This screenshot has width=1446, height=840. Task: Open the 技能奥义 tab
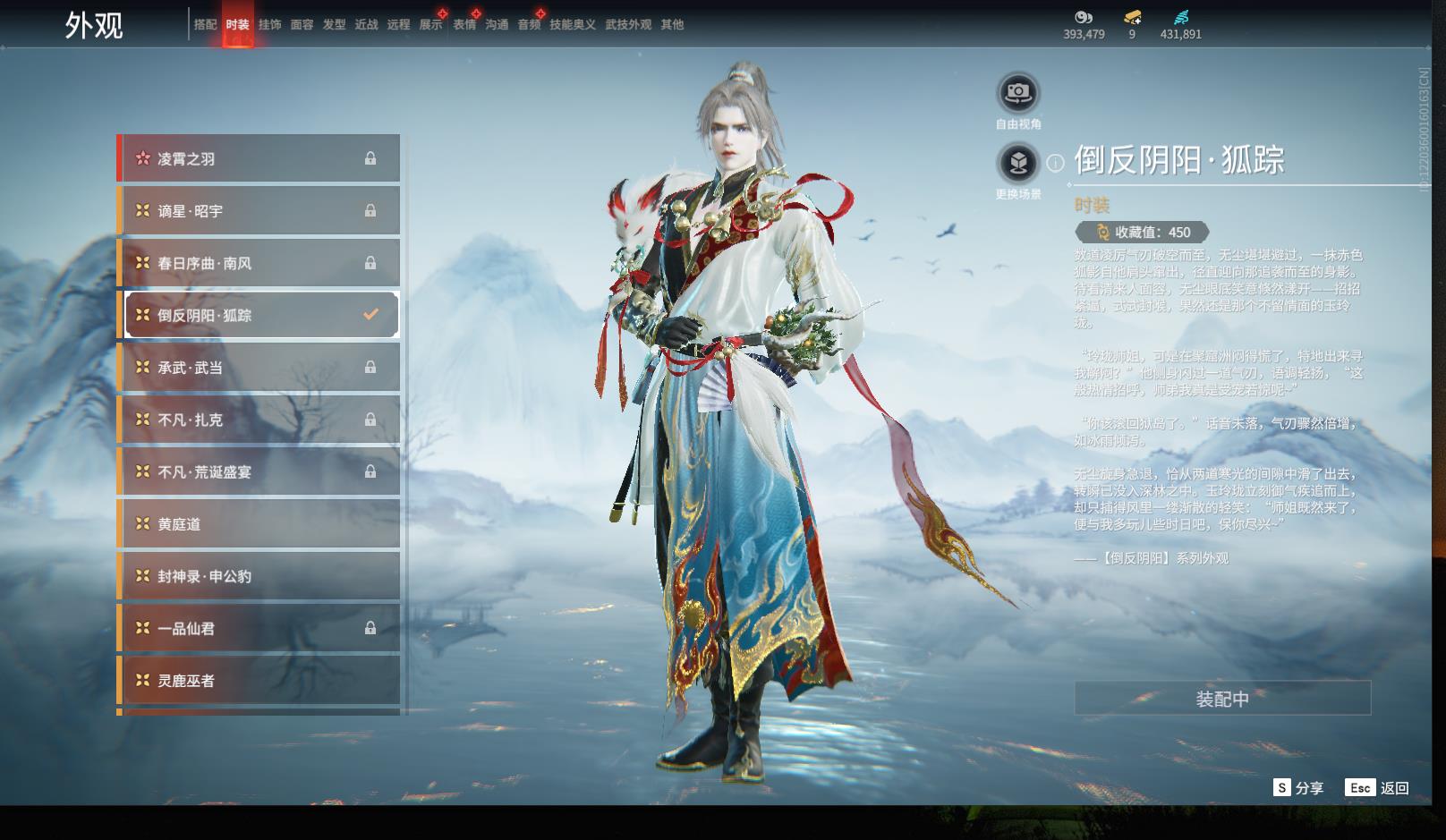coord(572,25)
